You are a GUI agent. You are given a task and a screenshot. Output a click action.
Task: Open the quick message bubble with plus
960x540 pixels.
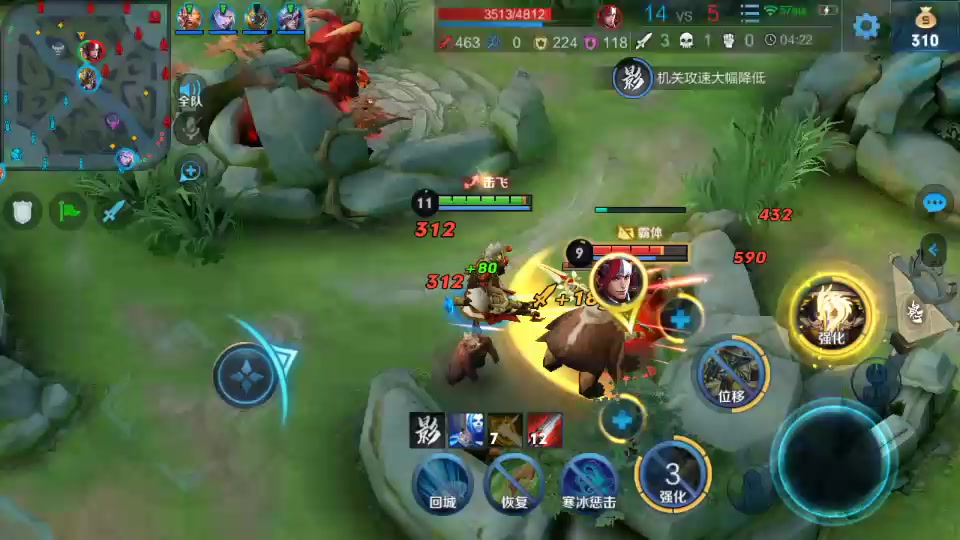pos(190,171)
